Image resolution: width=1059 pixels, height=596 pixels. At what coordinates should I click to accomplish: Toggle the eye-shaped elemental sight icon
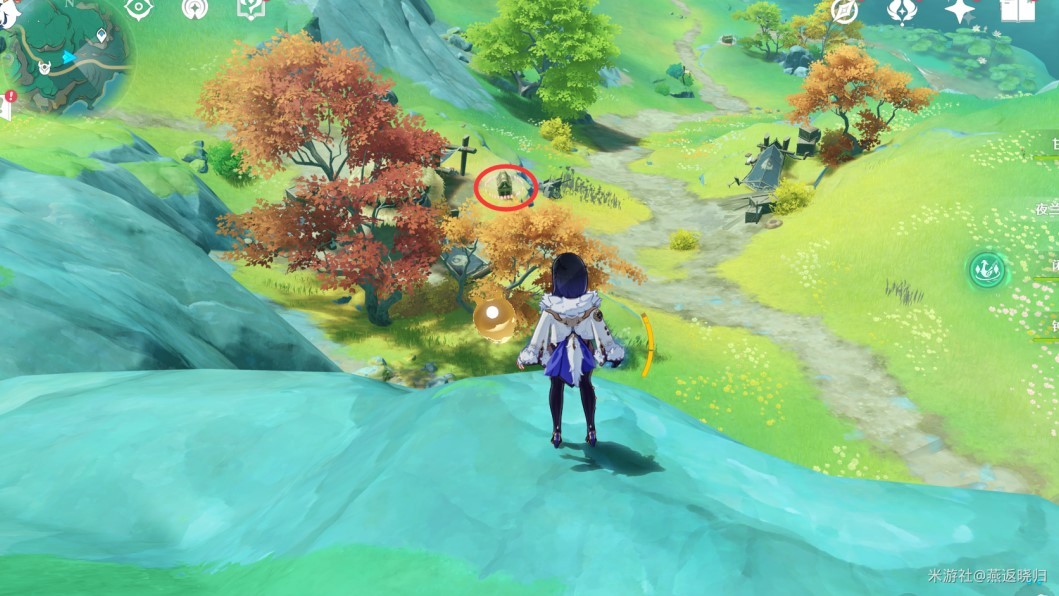[x=137, y=8]
